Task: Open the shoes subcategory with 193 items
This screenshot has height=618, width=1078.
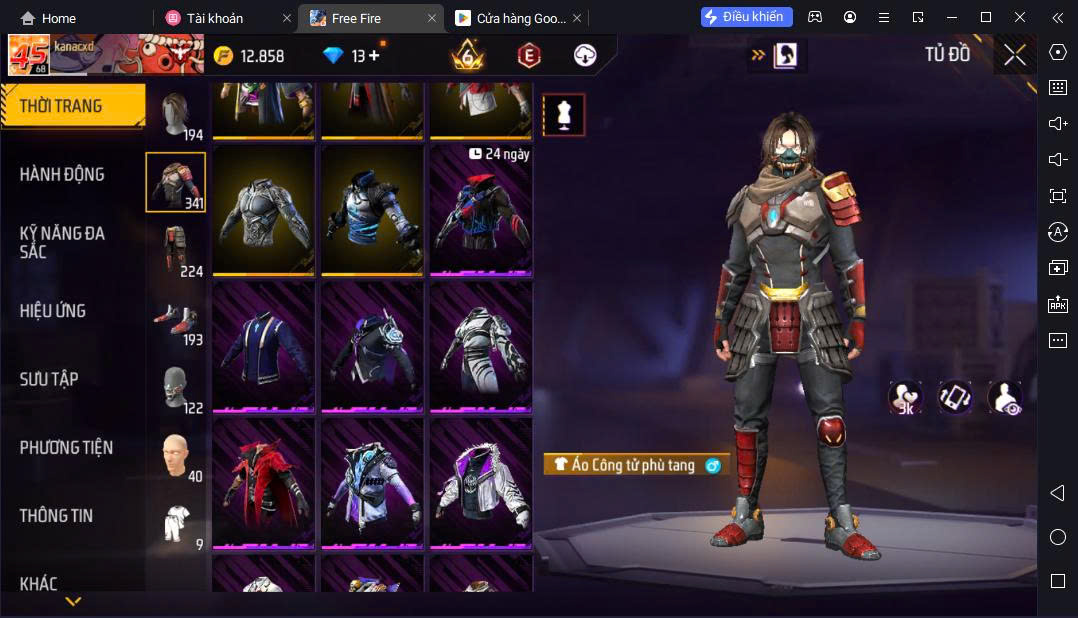Action: 177,319
